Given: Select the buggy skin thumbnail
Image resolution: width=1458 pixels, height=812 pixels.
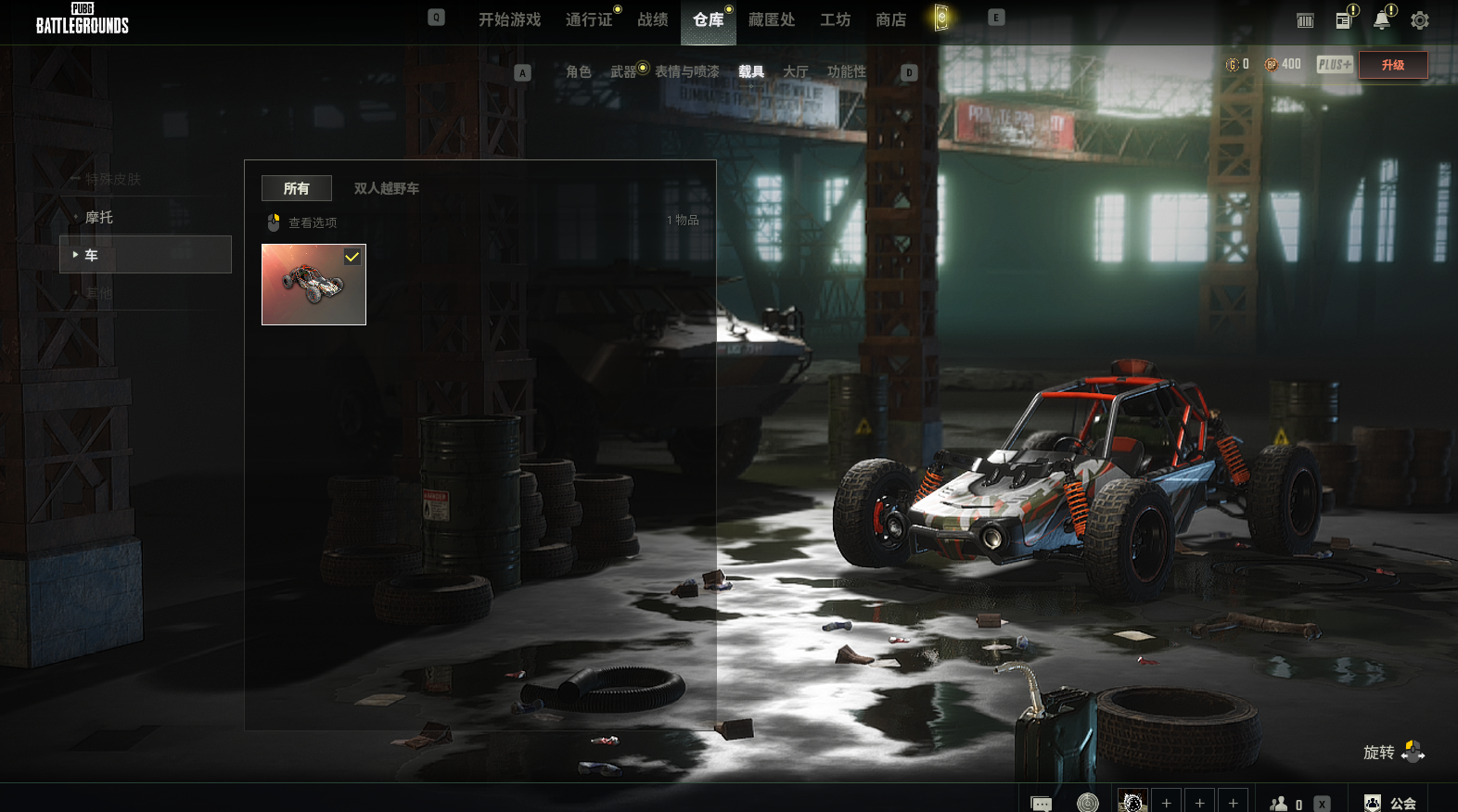Looking at the screenshot, I should pos(313,285).
